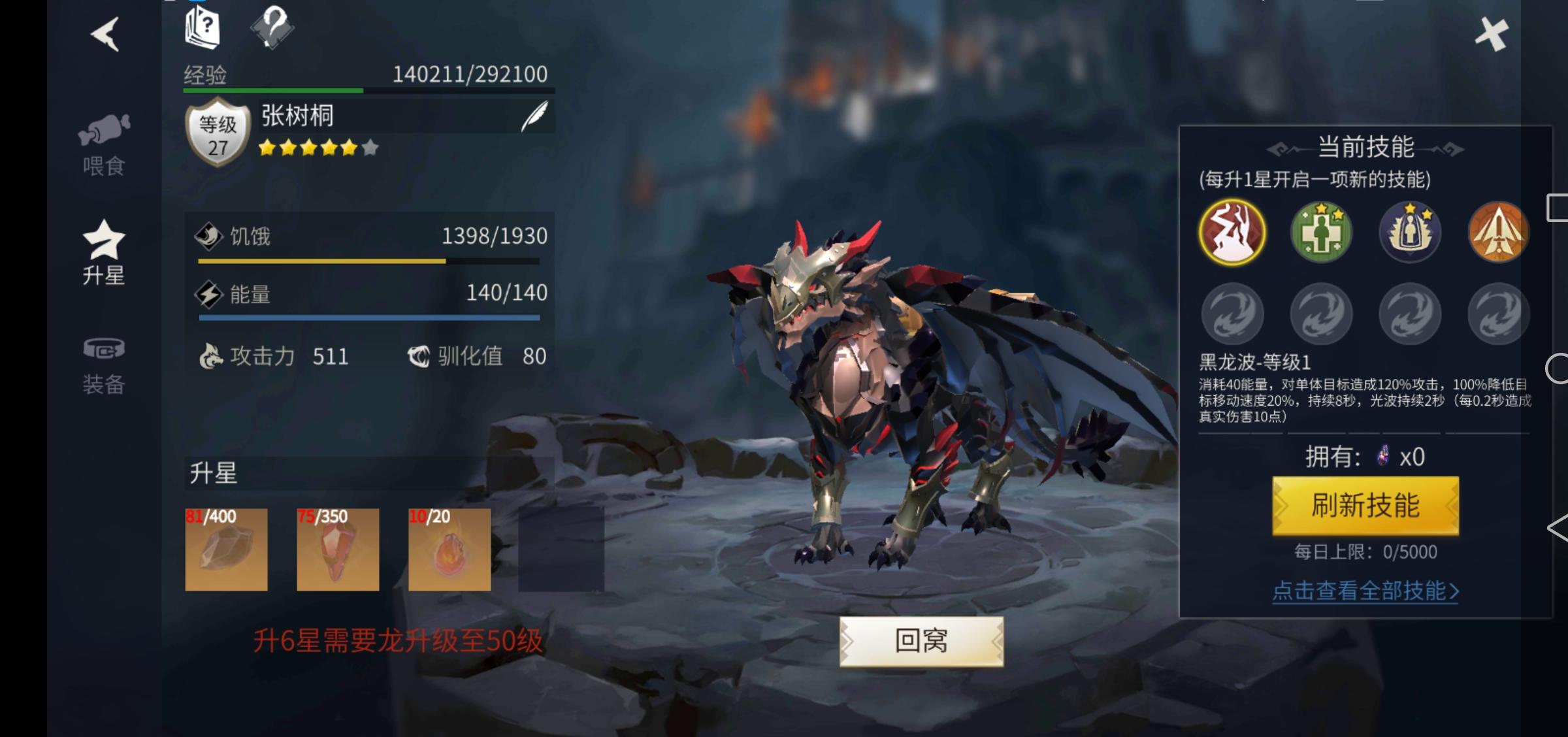Select the grey stone material slot
Image resolution: width=1568 pixels, height=737 pixels.
226,549
